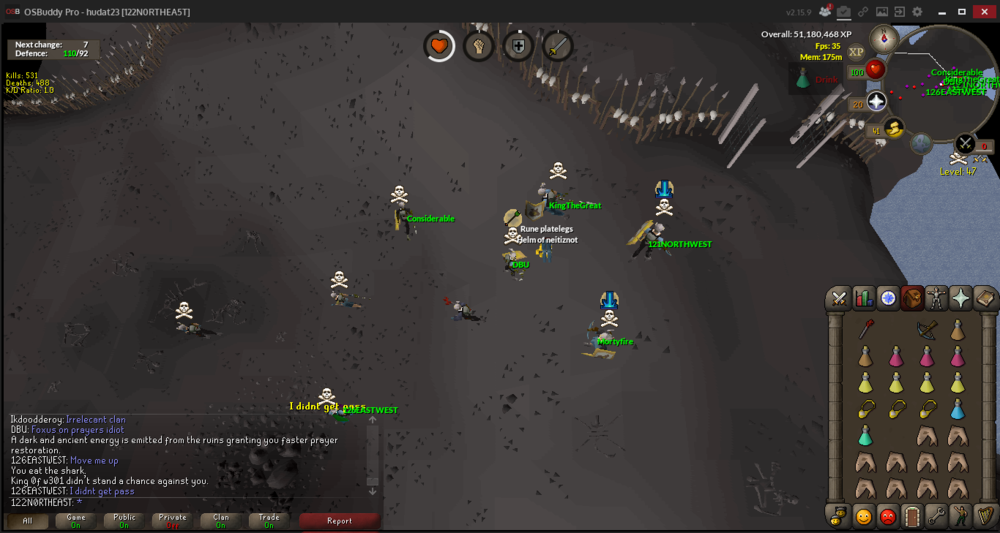Image resolution: width=1000 pixels, height=533 pixels.
Task: Click the compass to face north
Action: point(883,39)
